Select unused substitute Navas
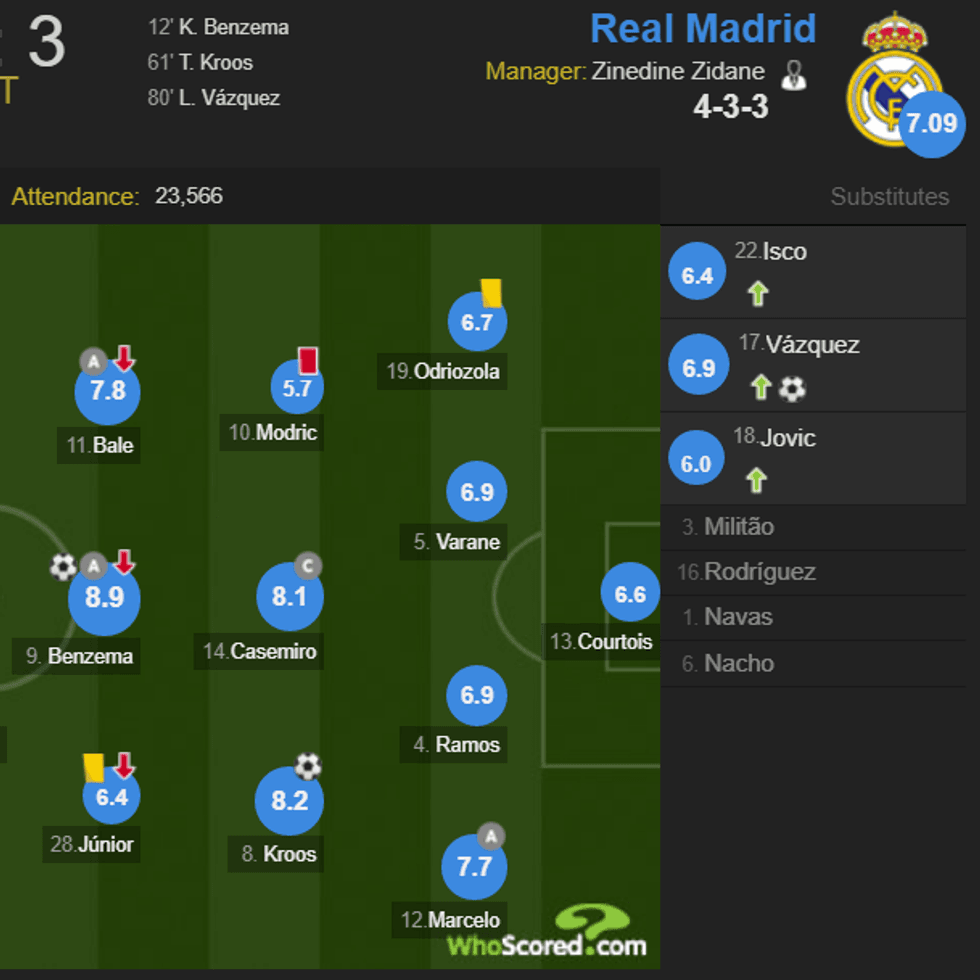The height and width of the screenshot is (980, 980). [x=738, y=617]
